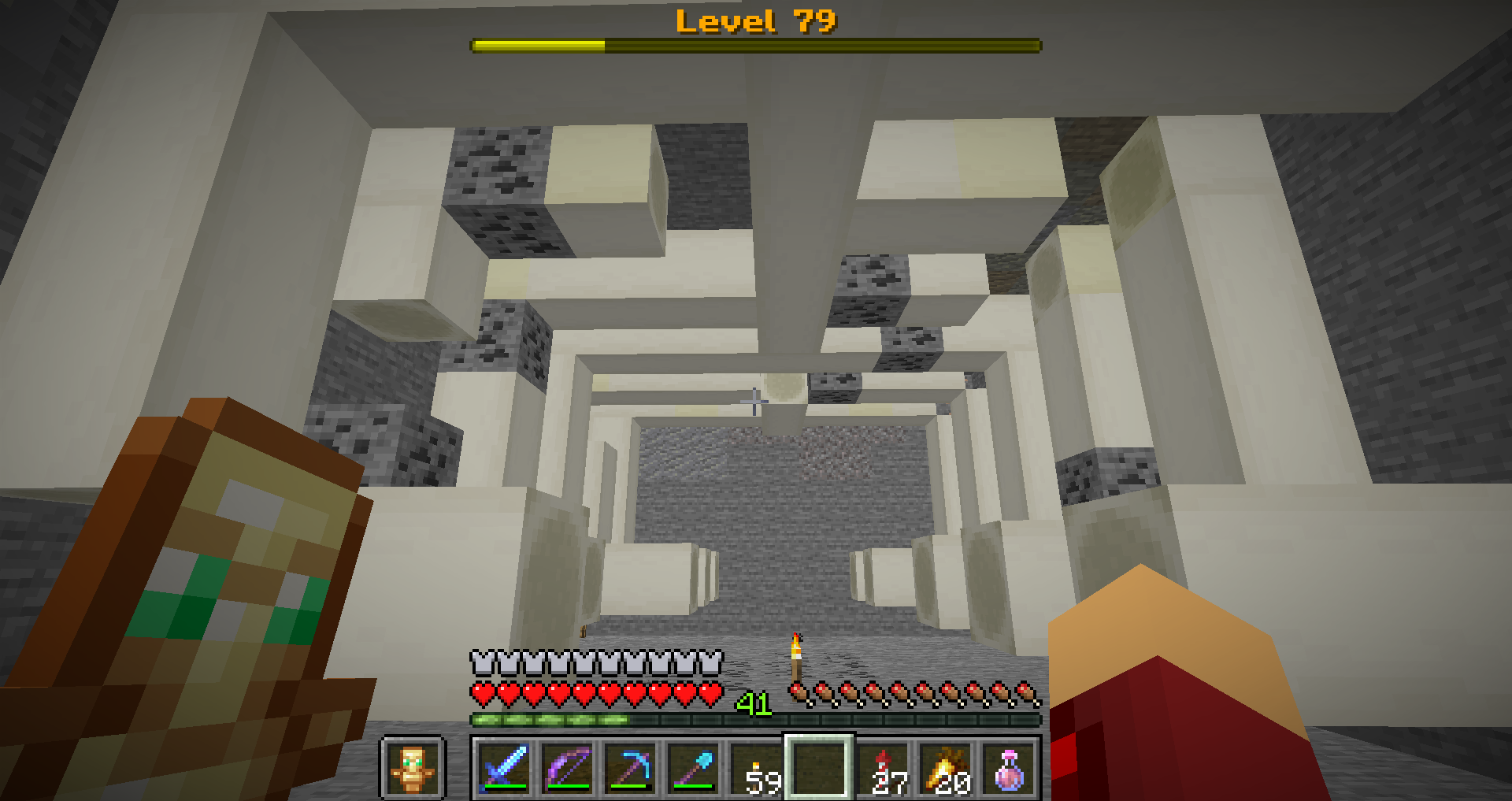Select the diamond sword hotbar slot
This screenshot has width=1512, height=801.
[x=504, y=768]
